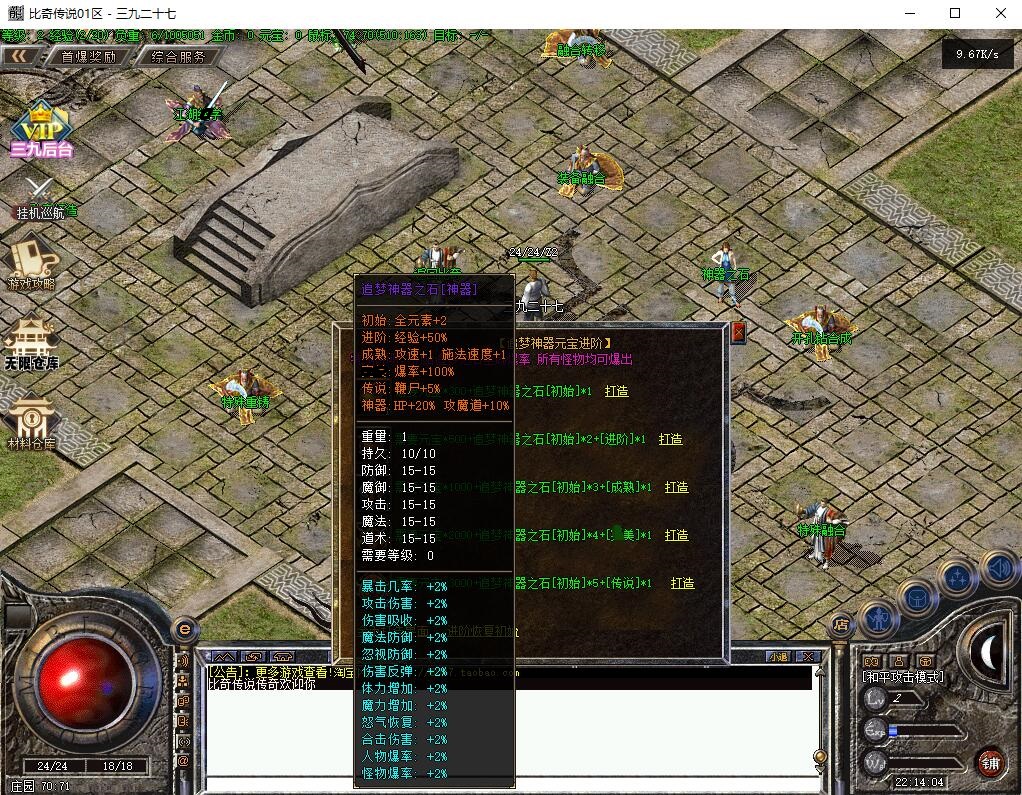The height and width of the screenshot is (795, 1022).
Task: Activate 挂机巡航 auto-patrol icon
Action: click(41, 196)
